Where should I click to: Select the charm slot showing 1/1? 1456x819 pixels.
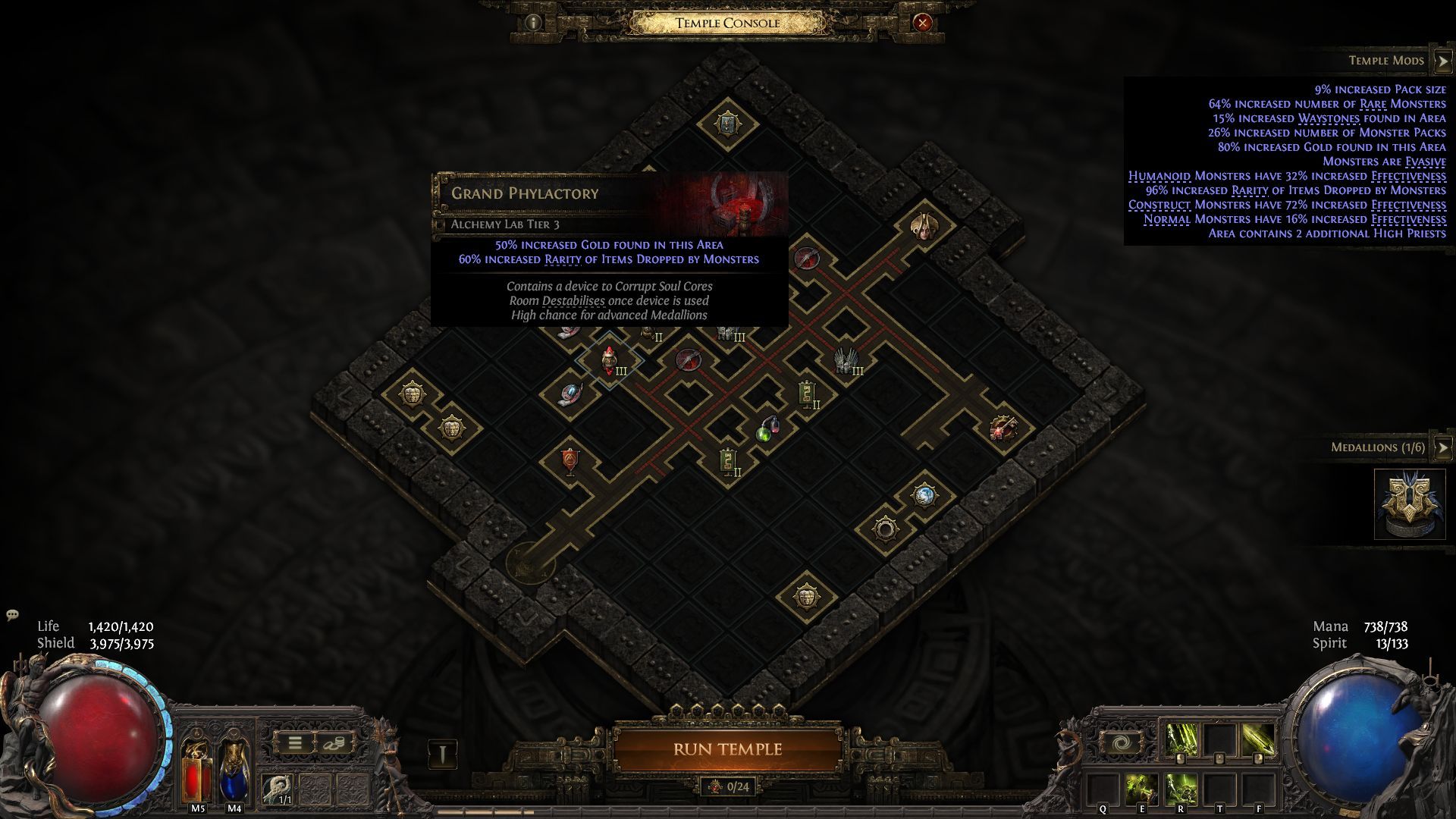tap(278, 789)
